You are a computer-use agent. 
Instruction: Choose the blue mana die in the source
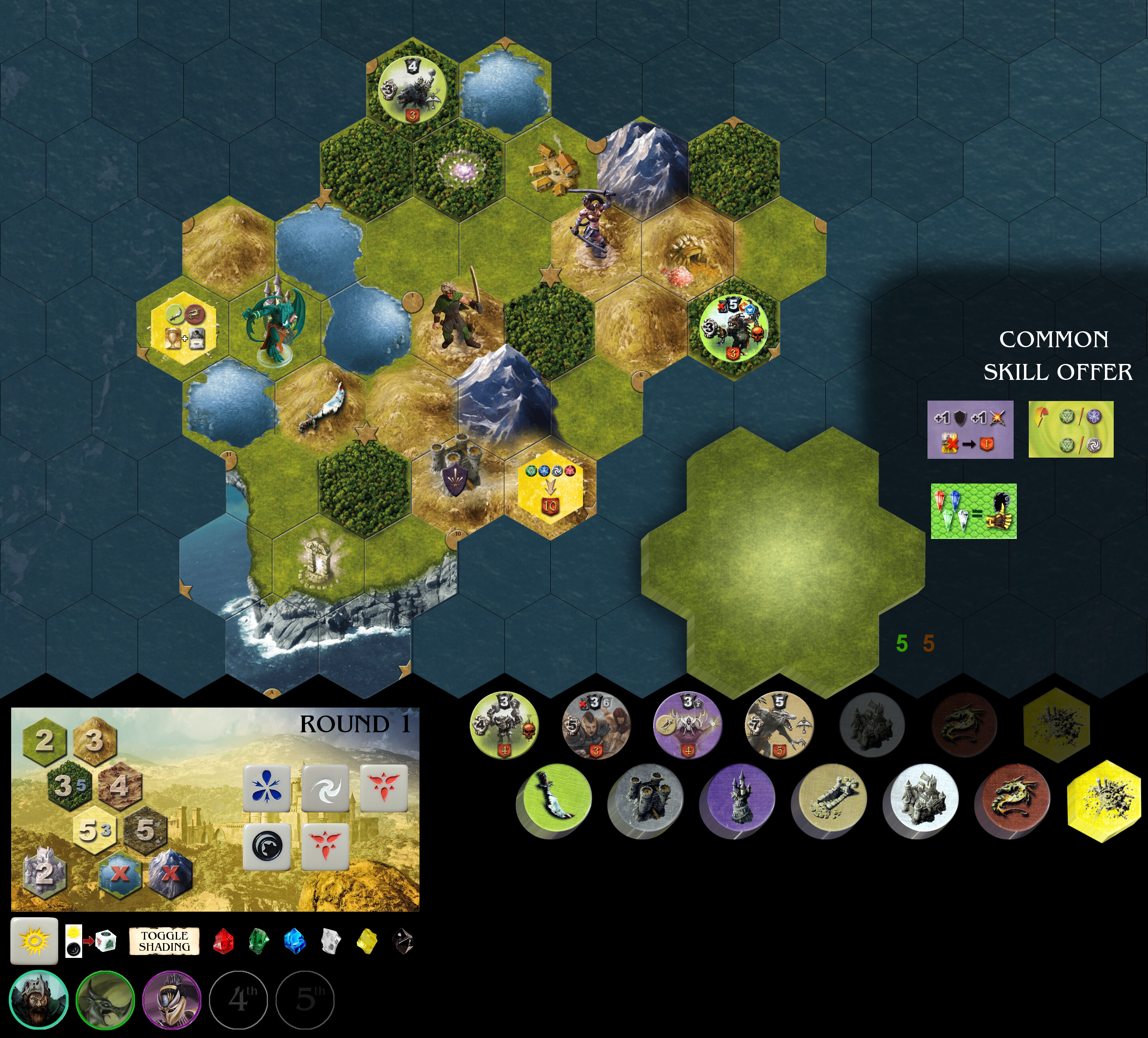pyautogui.click(x=266, y=788)
